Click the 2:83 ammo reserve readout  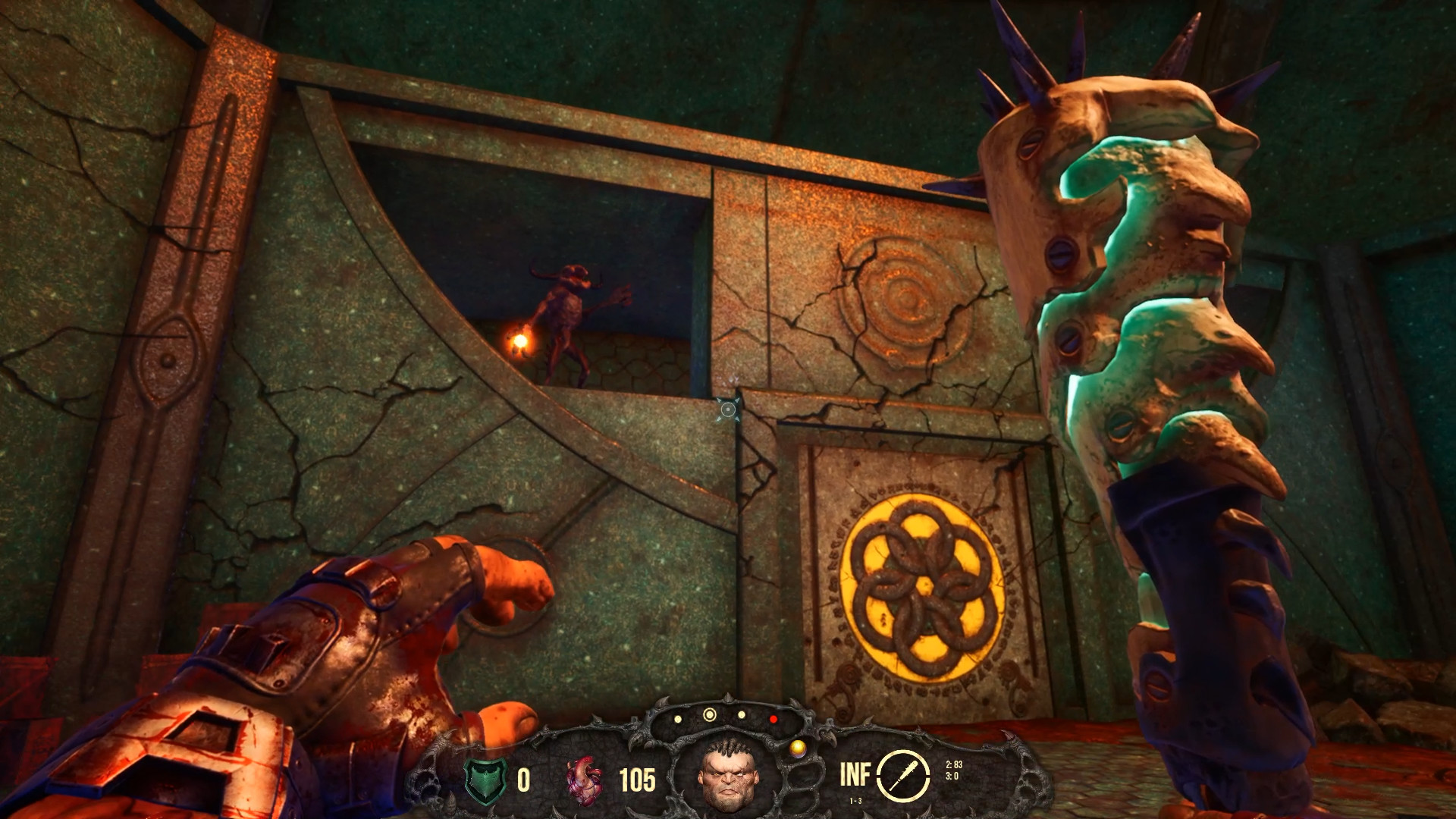click(954, 764)
